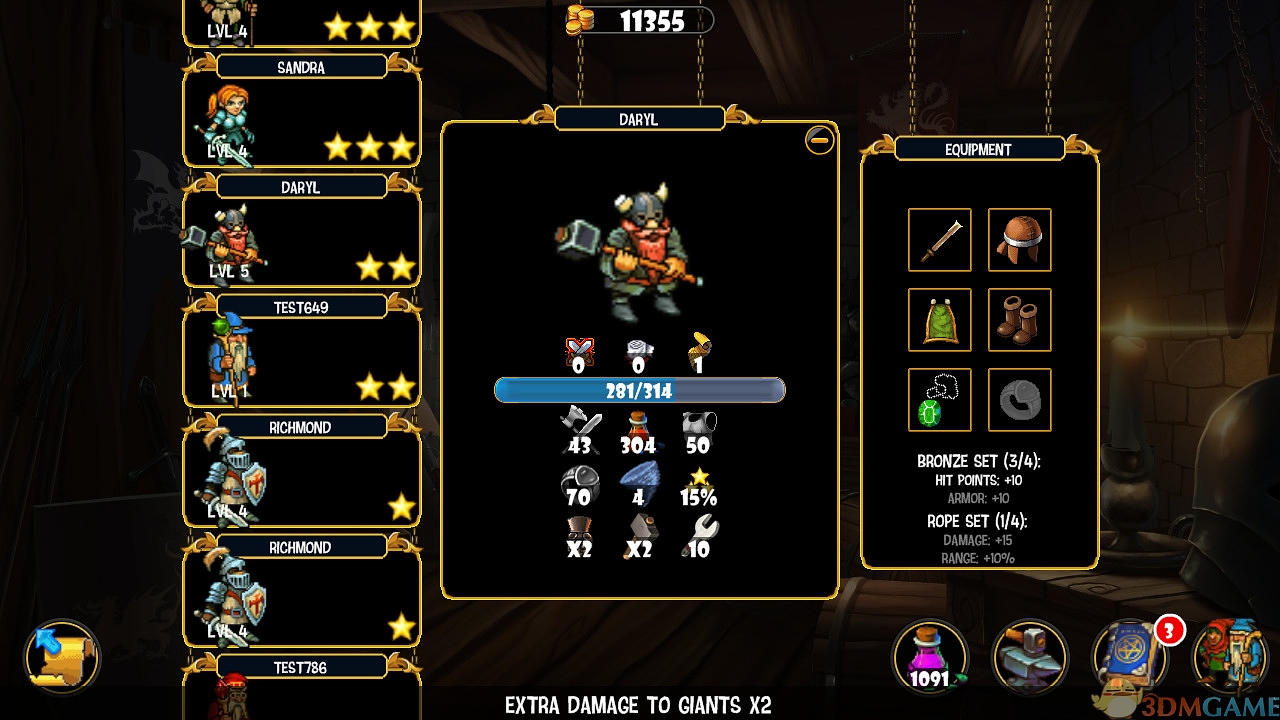The width and height of the screenshot is (1280, 720).
Task: Select the wooden sword equipment slot
Action: (x=939, y=240)
